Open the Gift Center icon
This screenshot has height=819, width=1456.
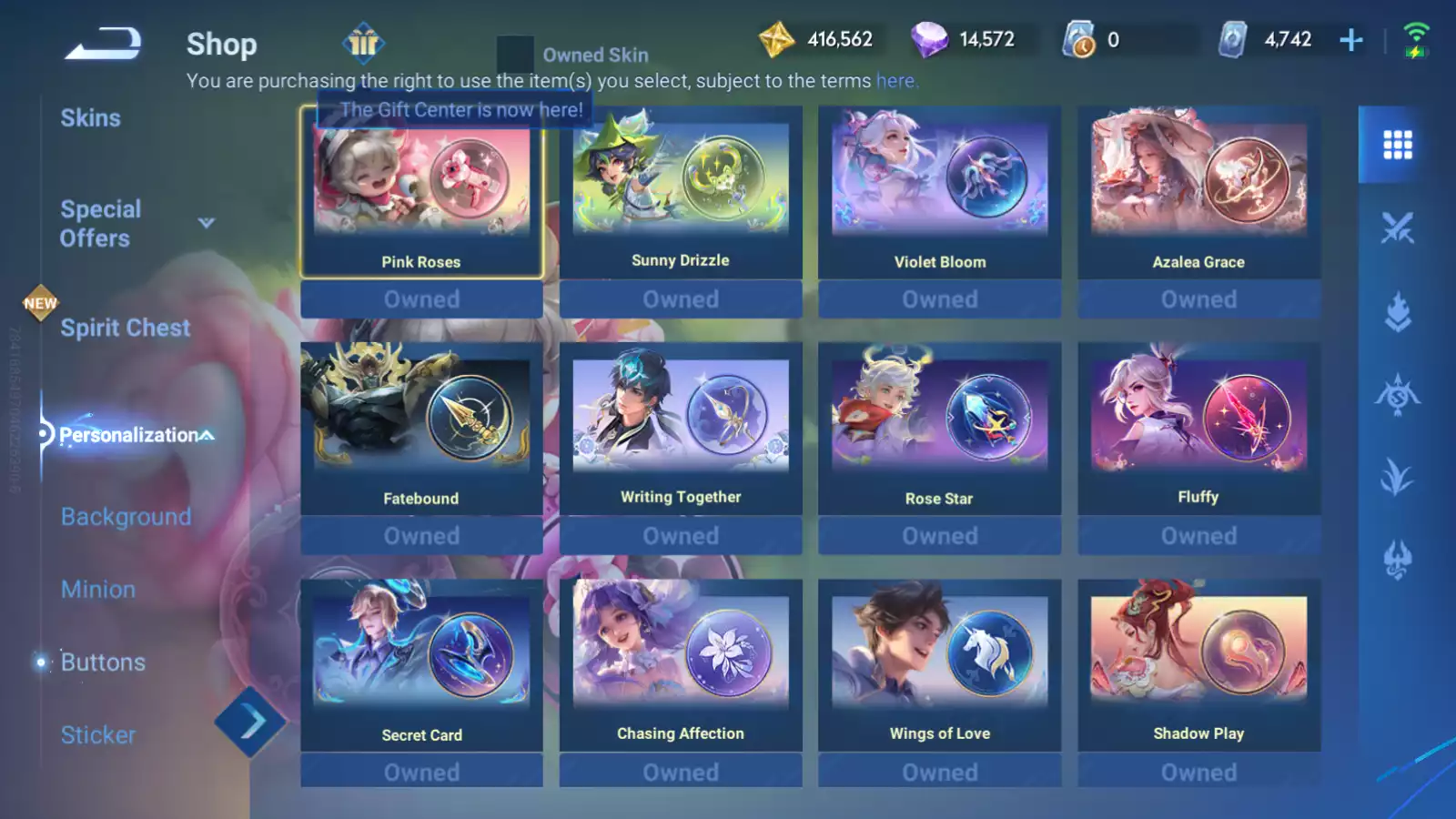coord(363,43)
